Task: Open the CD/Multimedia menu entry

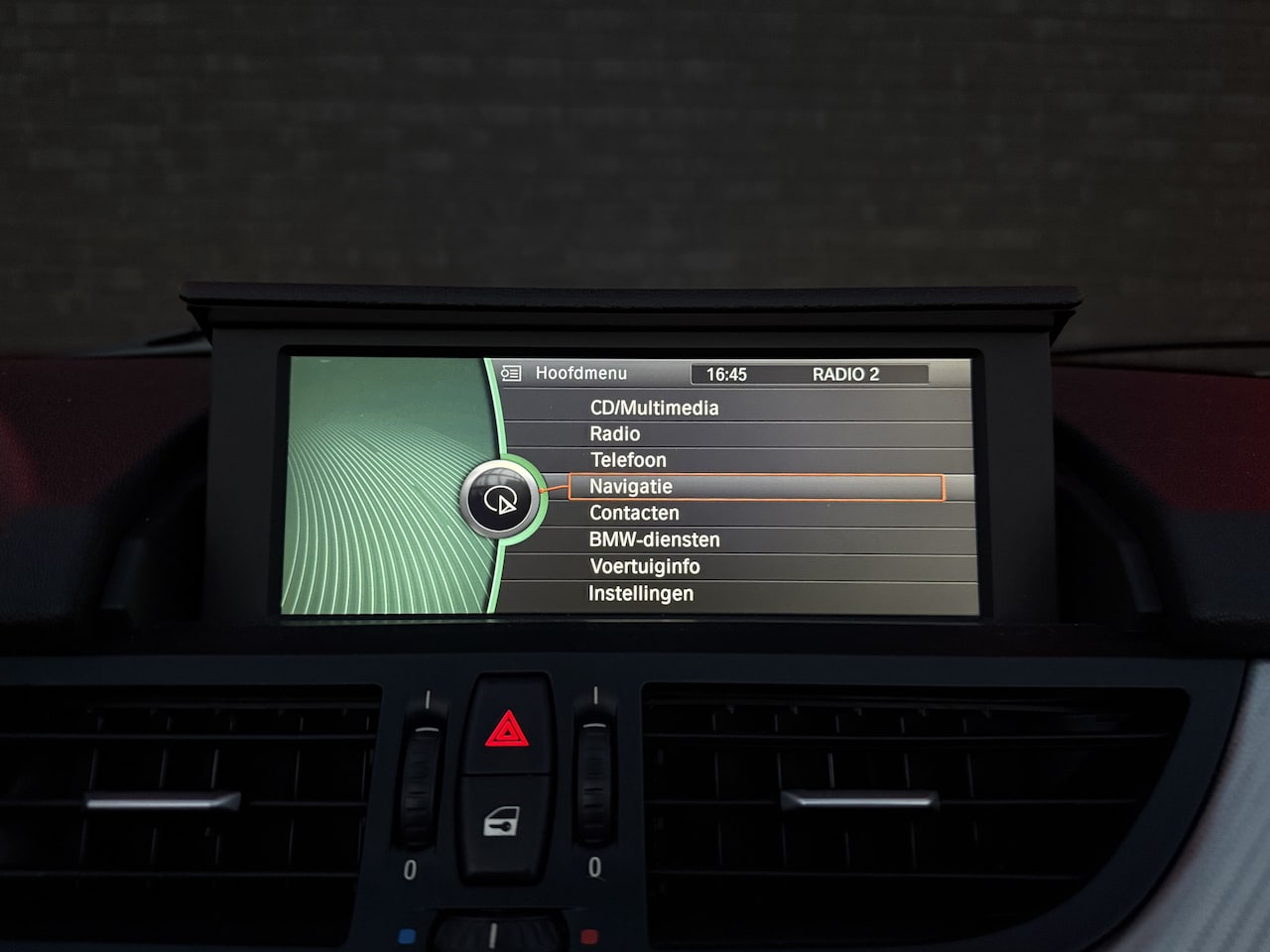Action: coord(654,408)
